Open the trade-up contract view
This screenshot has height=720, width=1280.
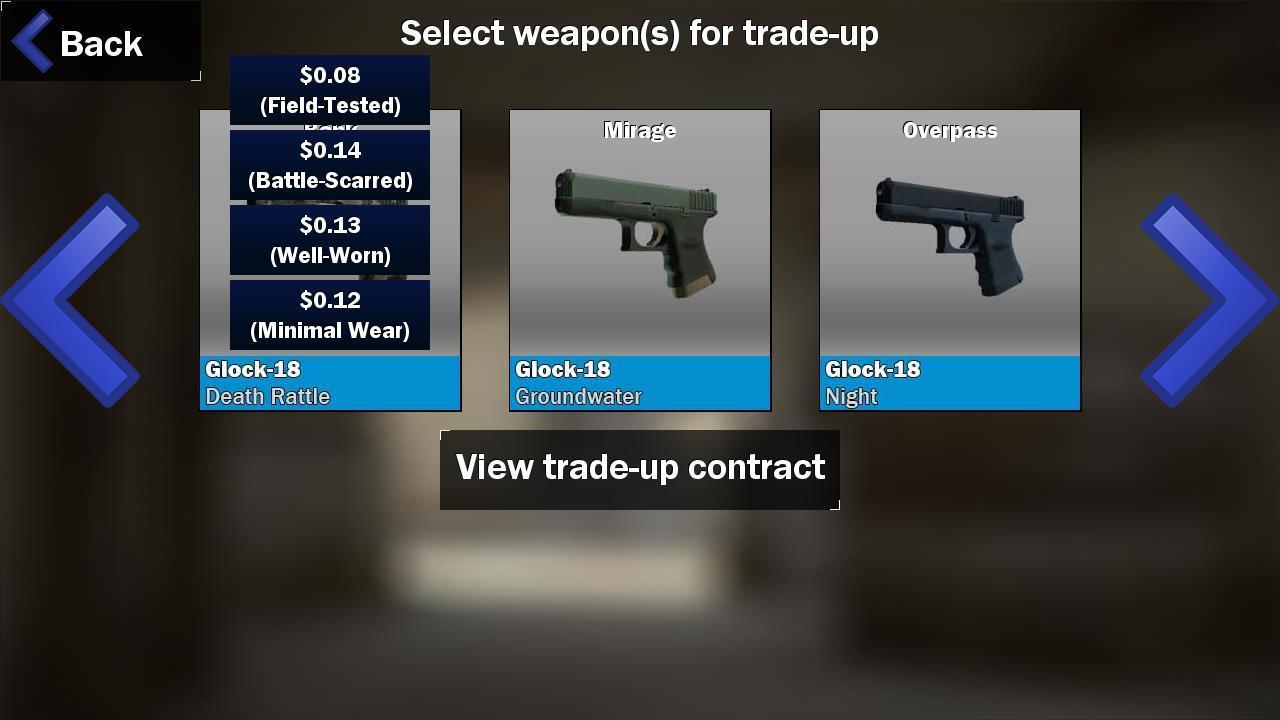tap(640, 468)
